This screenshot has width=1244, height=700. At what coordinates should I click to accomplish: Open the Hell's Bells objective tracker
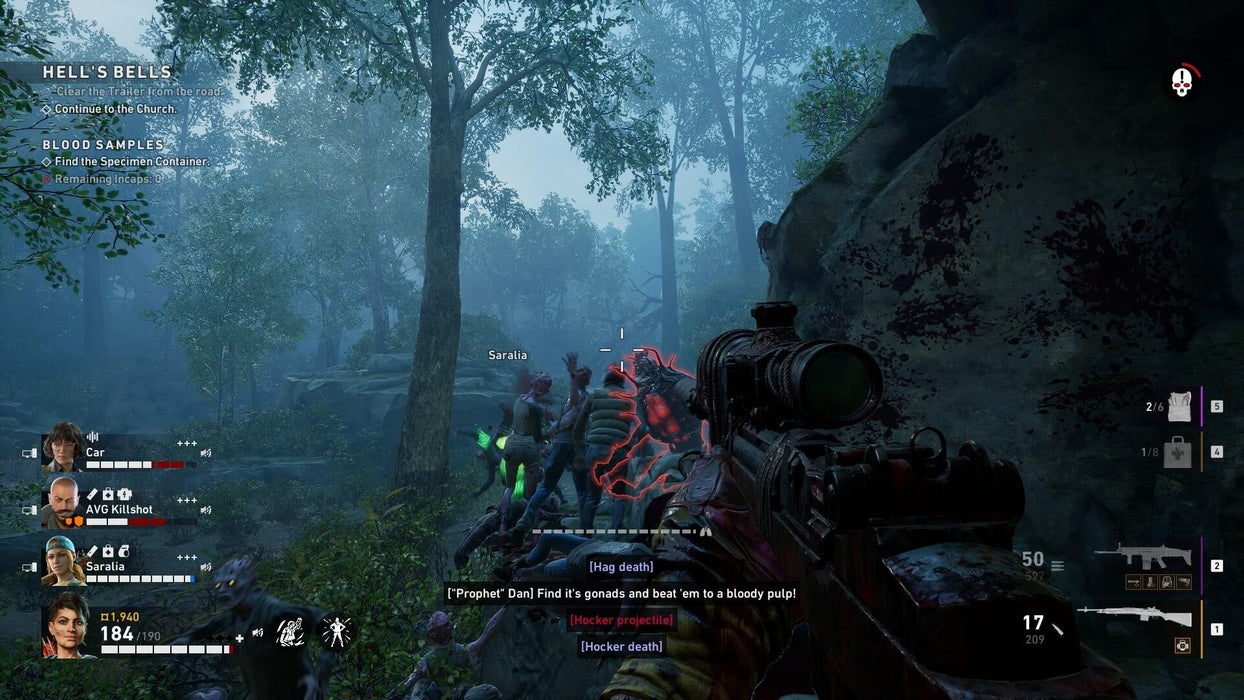coord(107,72)
